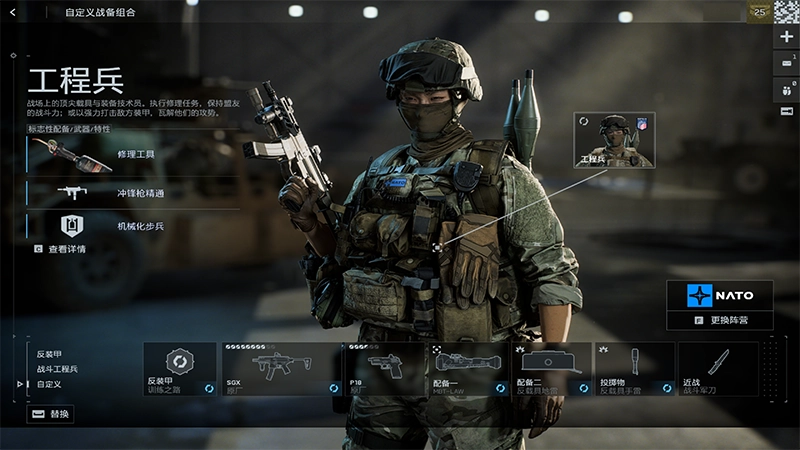Select the 近战 combat knife slot
Screen dimensions: 800x450
[717, 369]
